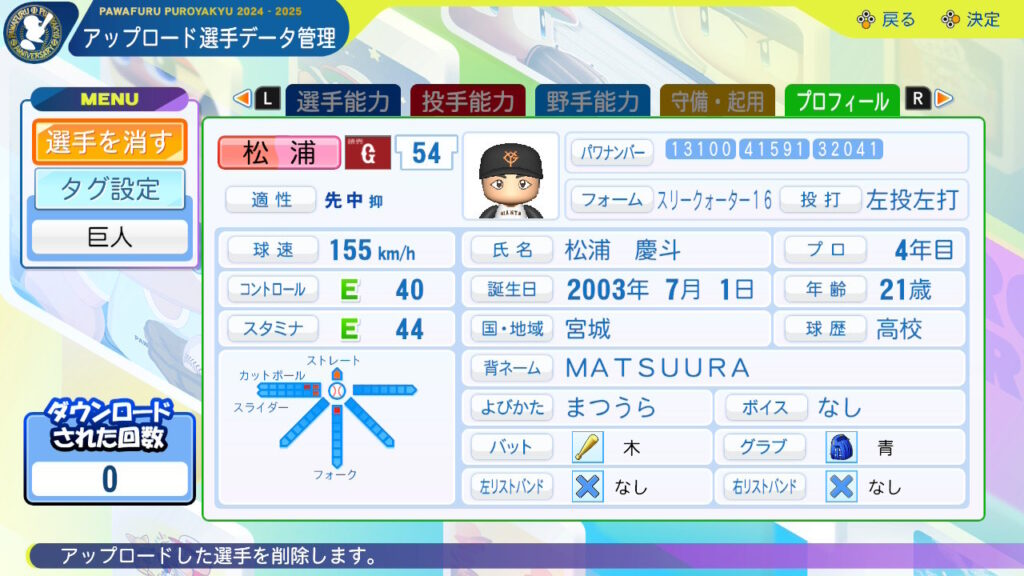Screen dimensions: 1024x576
Task: Click the 巨人 tag button
Action: click(x=110, y=238)
